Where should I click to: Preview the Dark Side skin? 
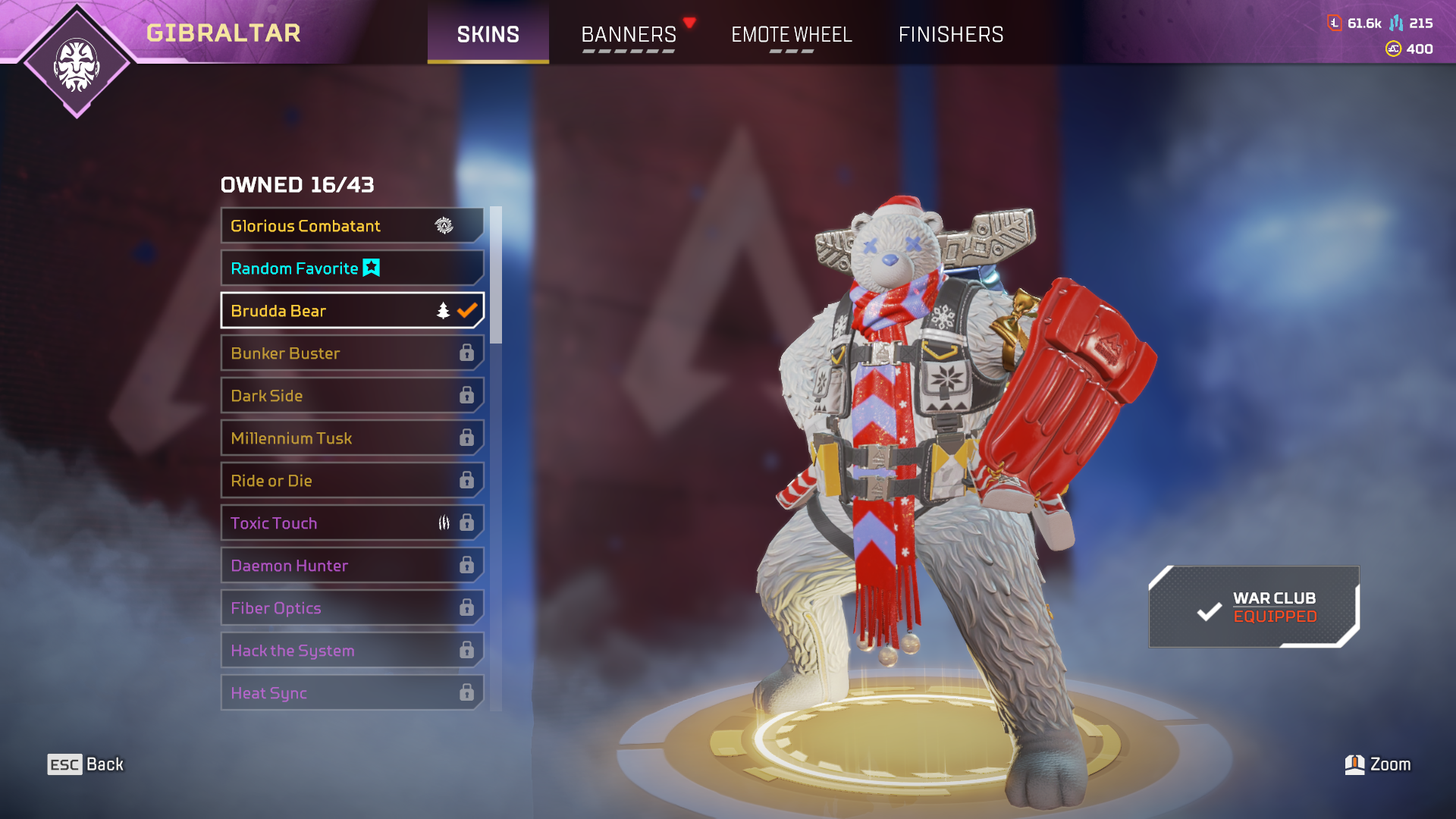click(352, 396)
